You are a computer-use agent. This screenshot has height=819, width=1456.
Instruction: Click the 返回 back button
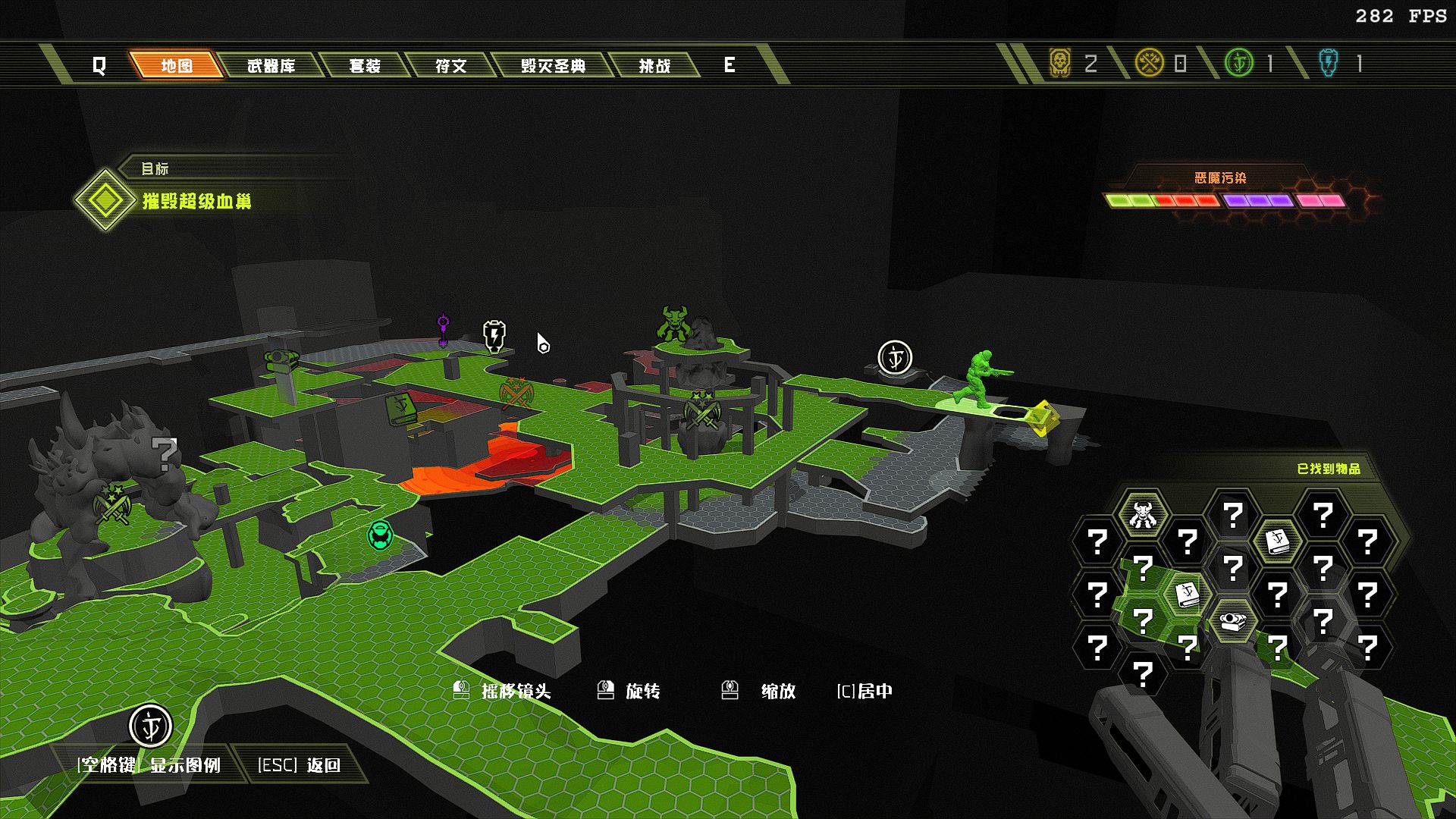[300, 764]
